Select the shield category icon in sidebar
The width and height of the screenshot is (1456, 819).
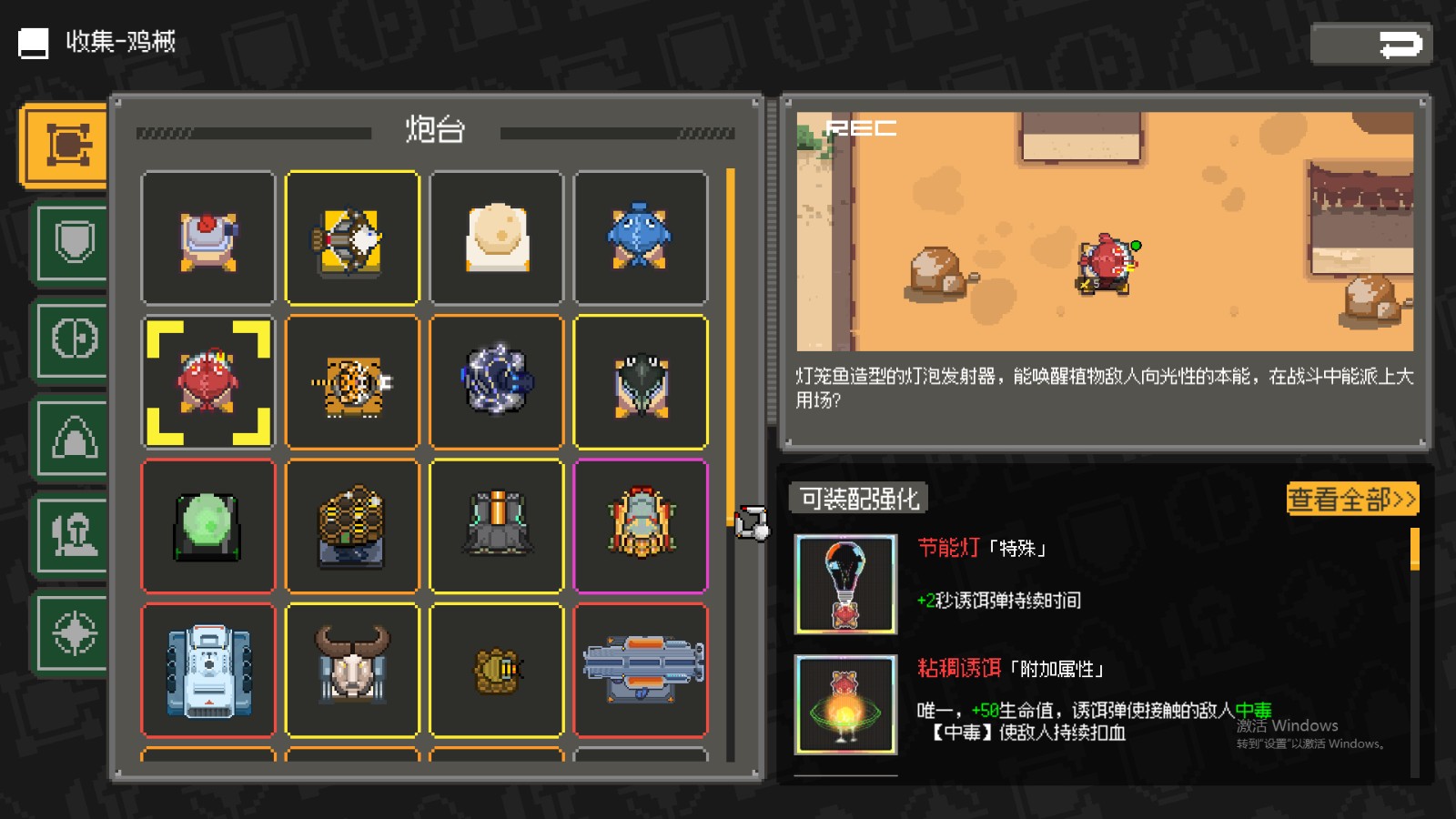72,240
